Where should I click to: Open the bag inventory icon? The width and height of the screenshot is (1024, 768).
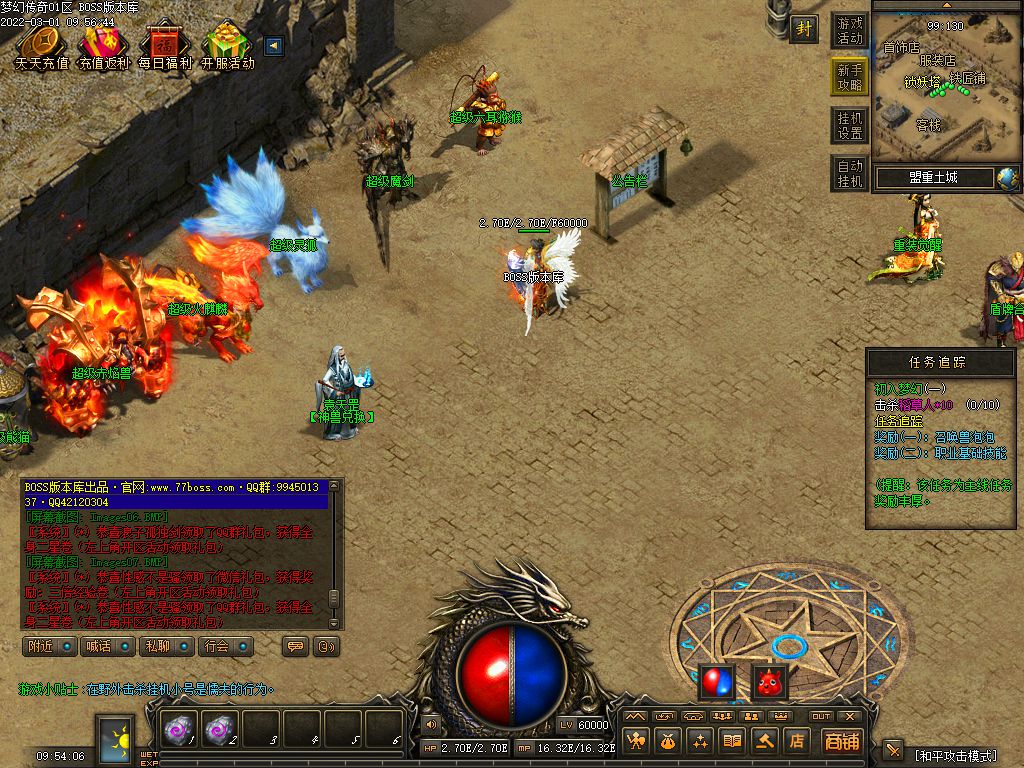(x=668, y=741)
